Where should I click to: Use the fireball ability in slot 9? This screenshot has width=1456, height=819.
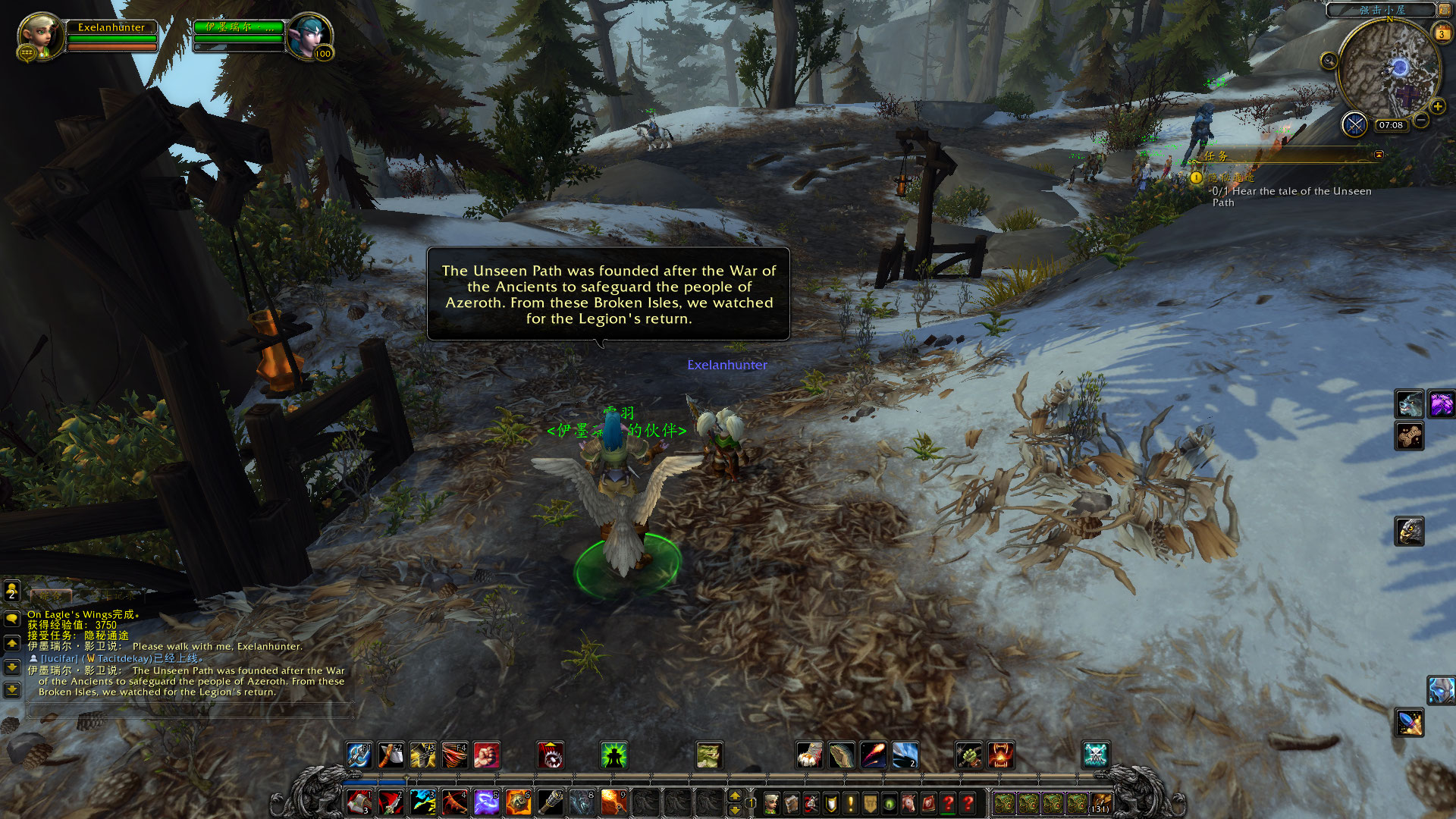[x=613, y=802]
